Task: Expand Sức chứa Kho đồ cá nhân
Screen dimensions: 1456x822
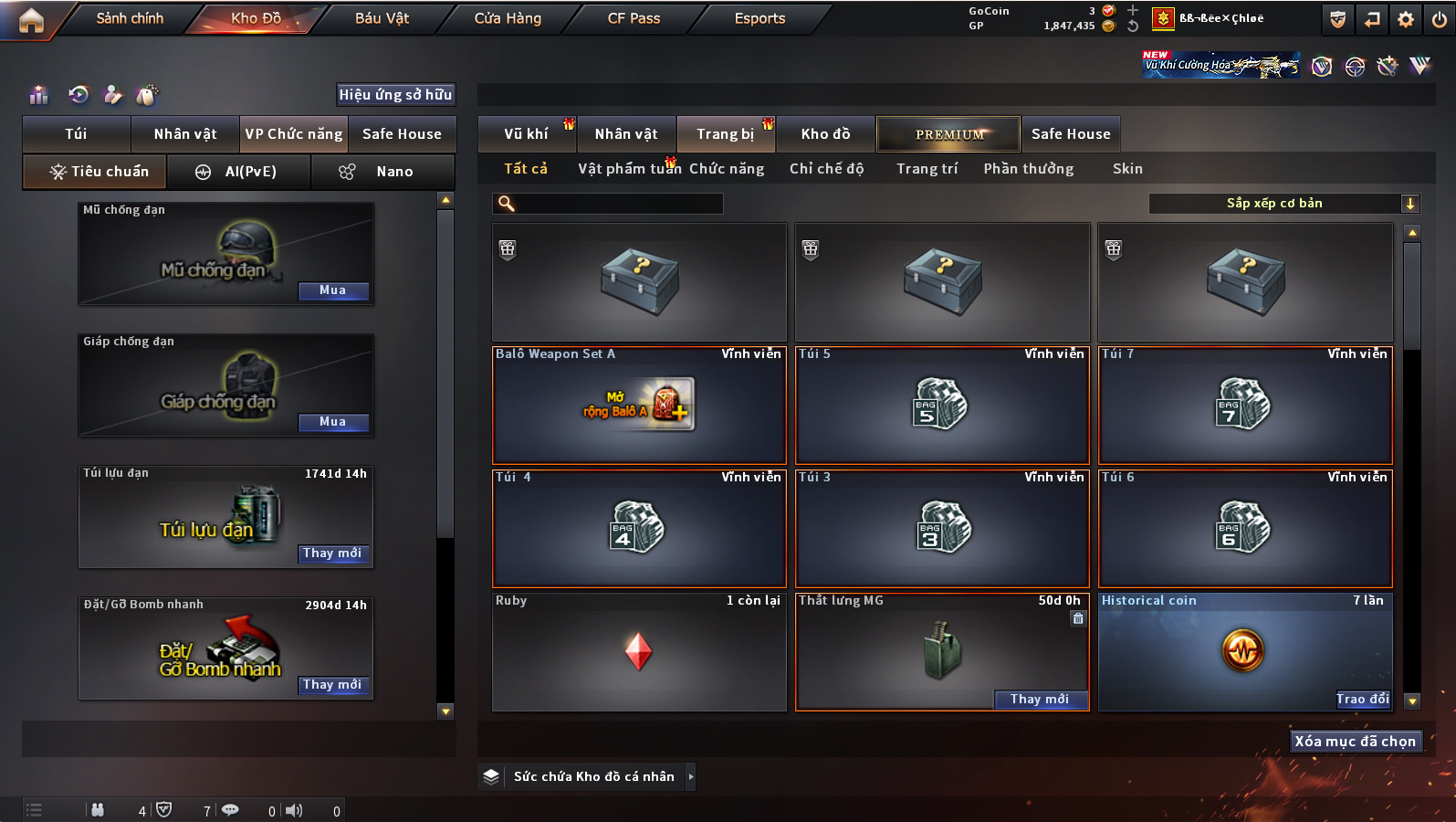Action: click(691, 776)
